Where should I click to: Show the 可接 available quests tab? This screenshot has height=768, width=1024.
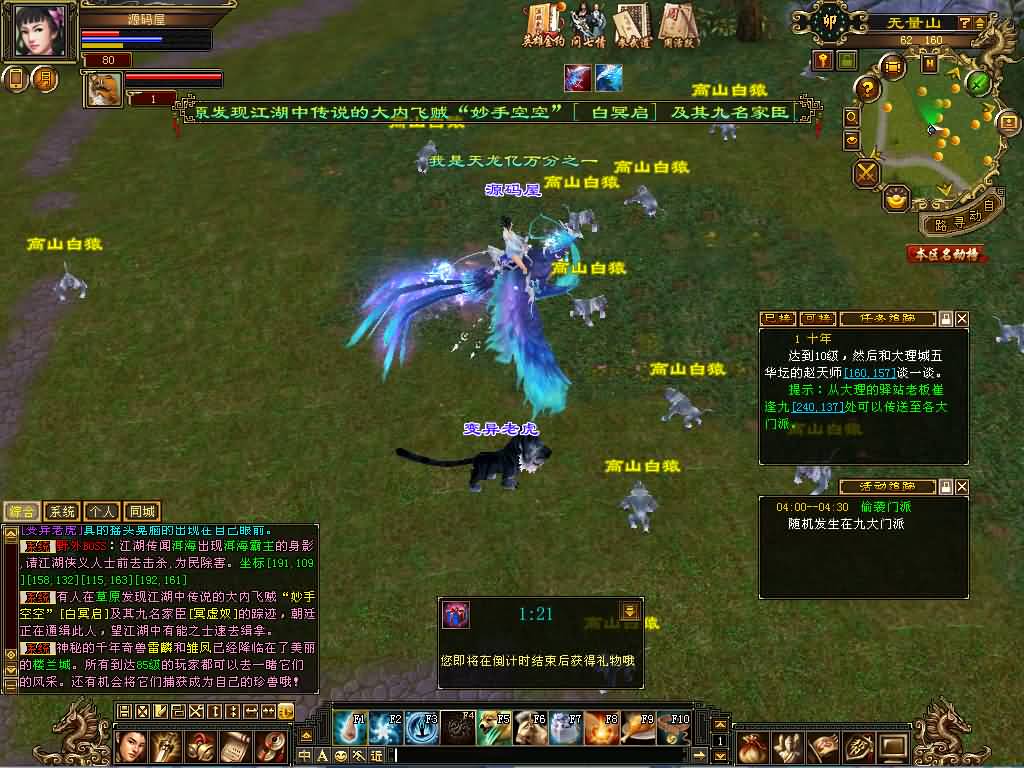click(x=815, y=319)
